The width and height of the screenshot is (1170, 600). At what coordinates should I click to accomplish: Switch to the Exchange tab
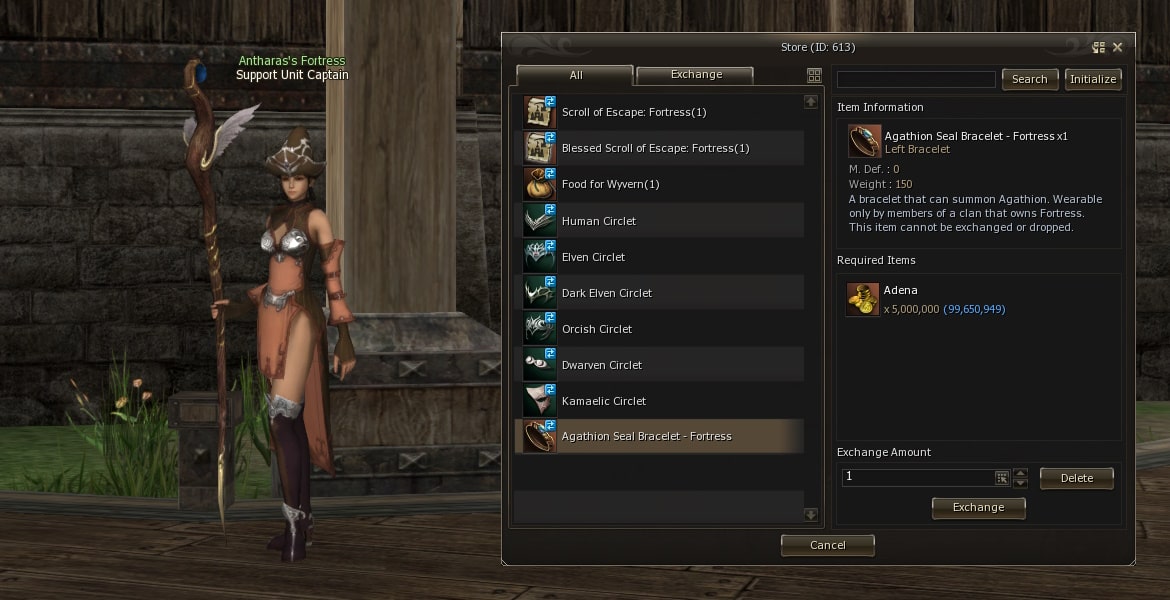(696, 75)
